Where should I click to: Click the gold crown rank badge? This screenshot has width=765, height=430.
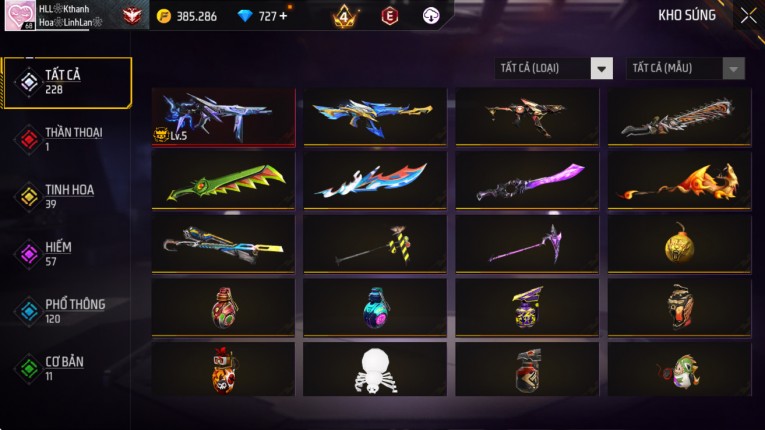click(345, 16)
